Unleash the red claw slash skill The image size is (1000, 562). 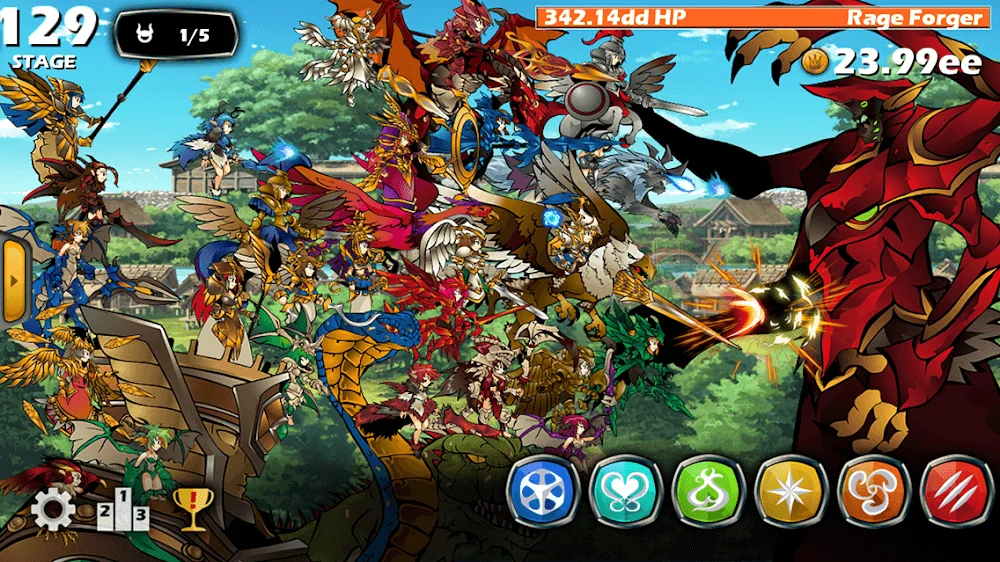pos(955,491)
